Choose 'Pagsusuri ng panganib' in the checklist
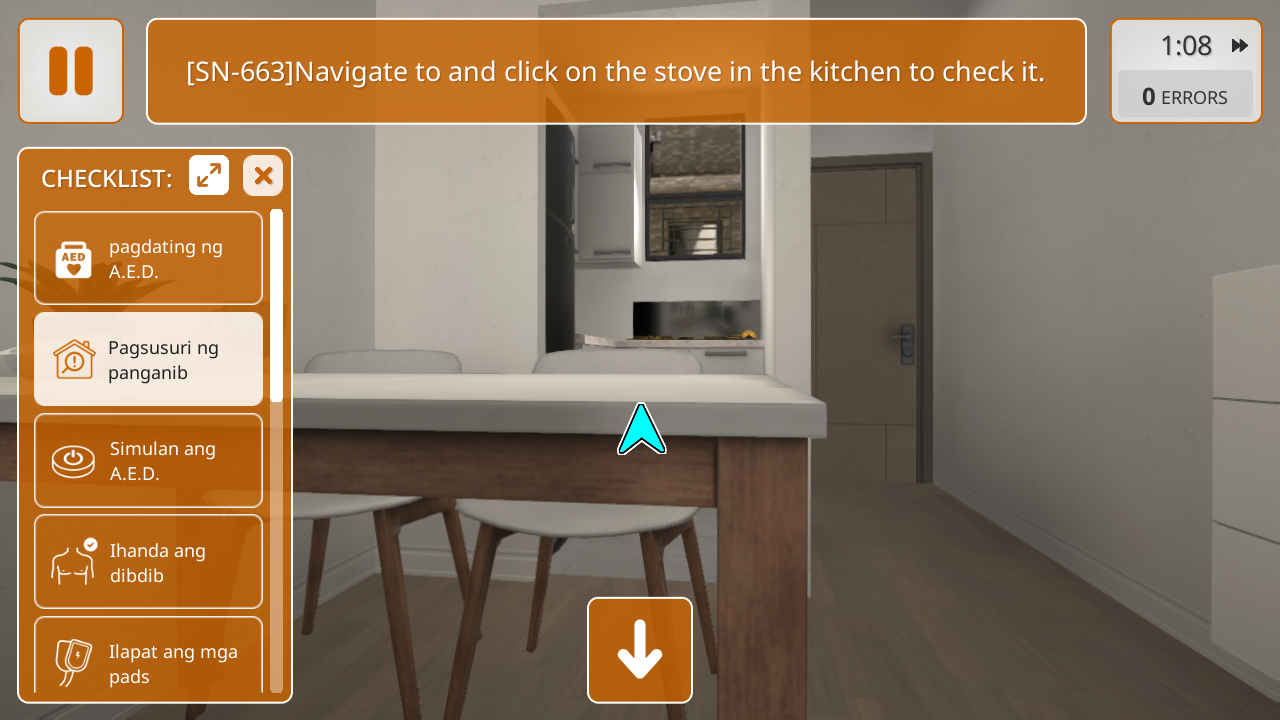This screenshot has width=1280, height=720. (x=148, y=359)
